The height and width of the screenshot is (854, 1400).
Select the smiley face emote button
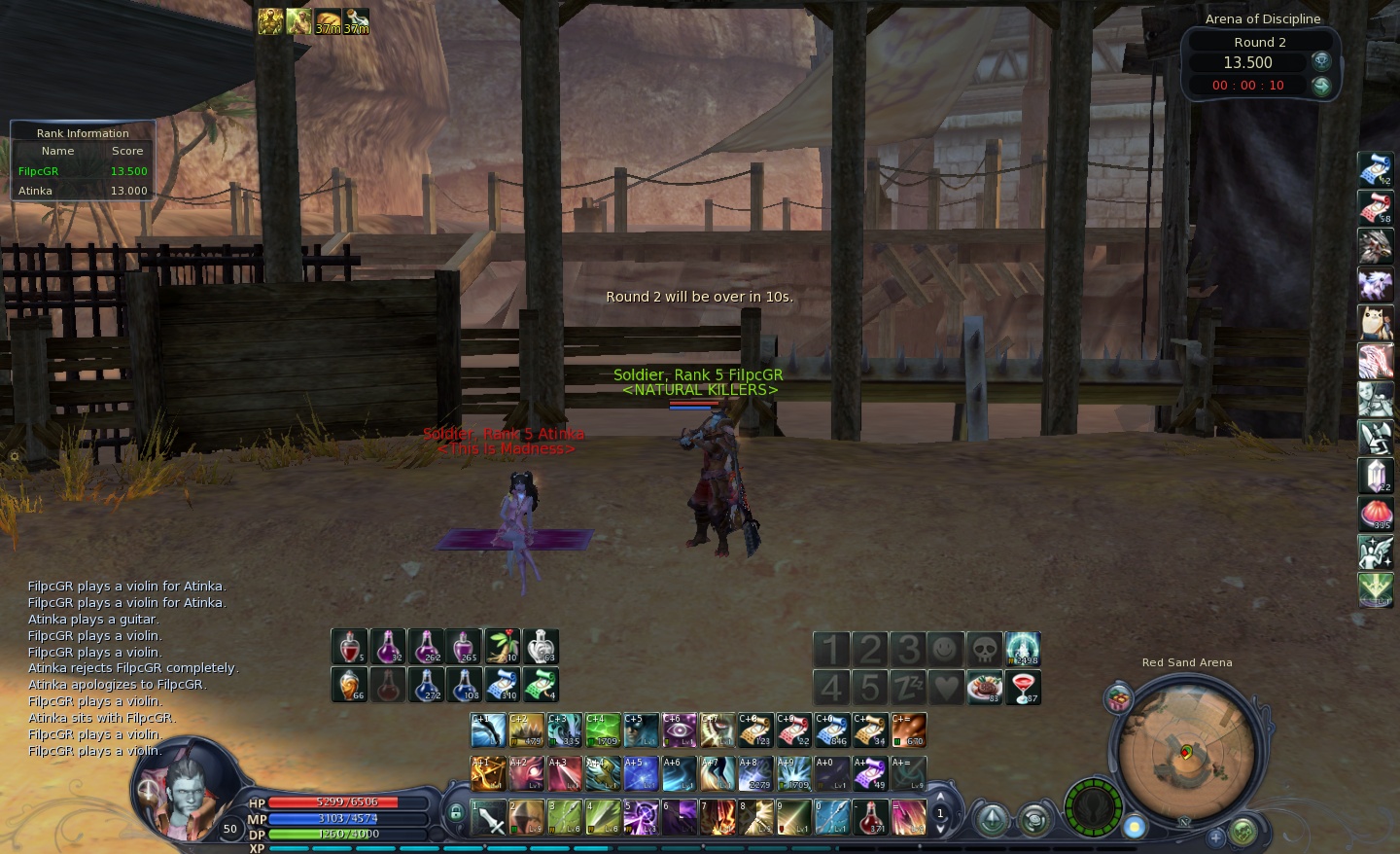pos(946,649)
